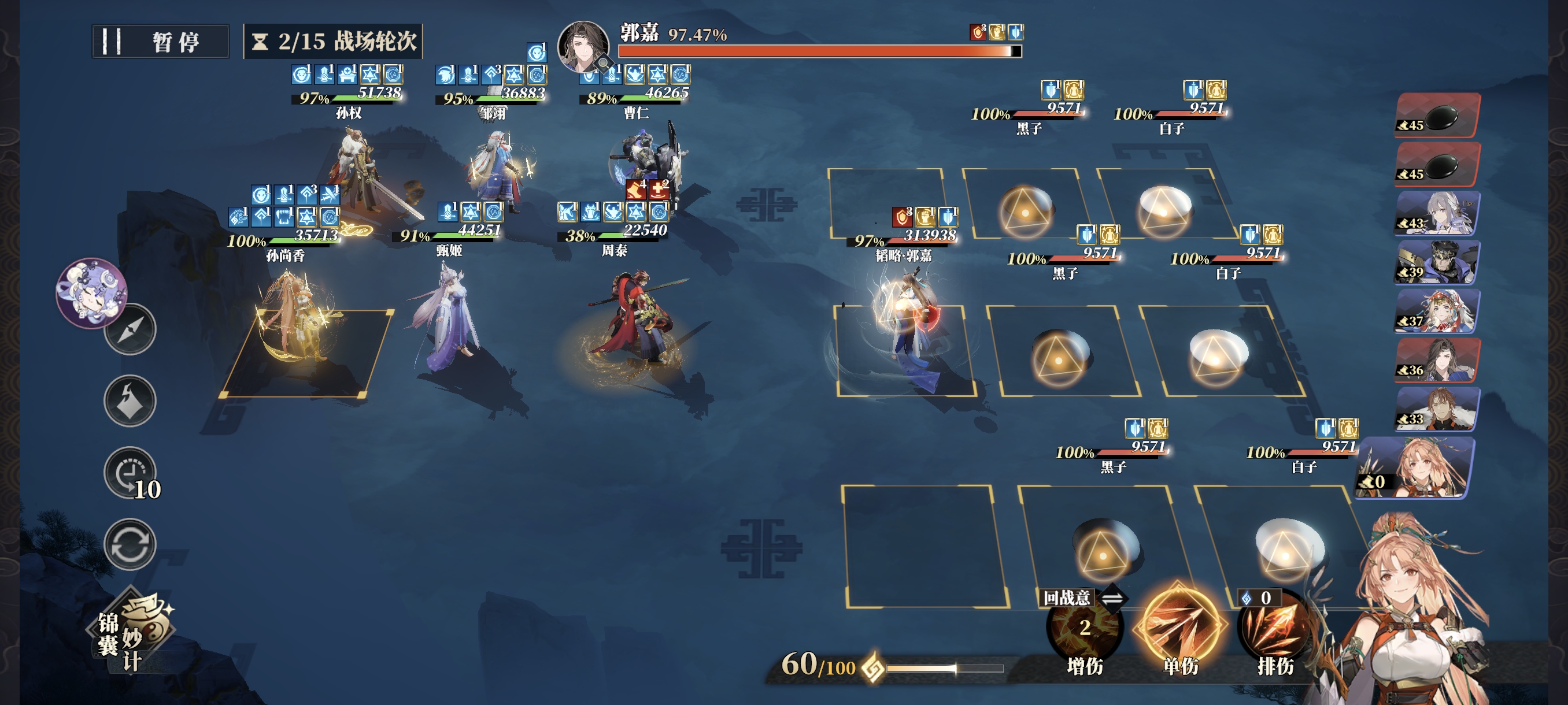Click the 暂停 pause button
Screen dimensions: 1568x705
point(160,42)
